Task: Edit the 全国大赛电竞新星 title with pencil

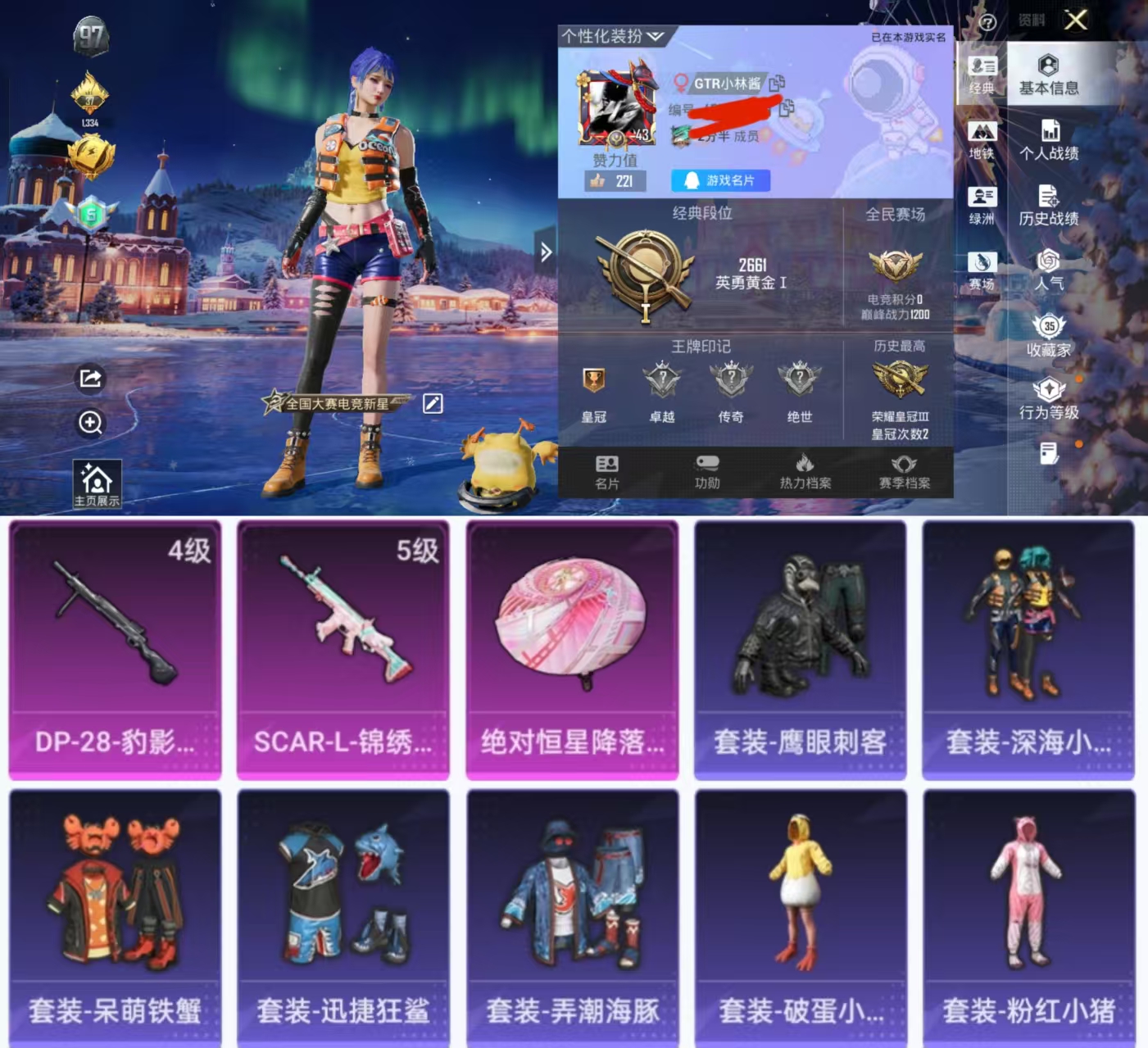Action: point(433,404)
